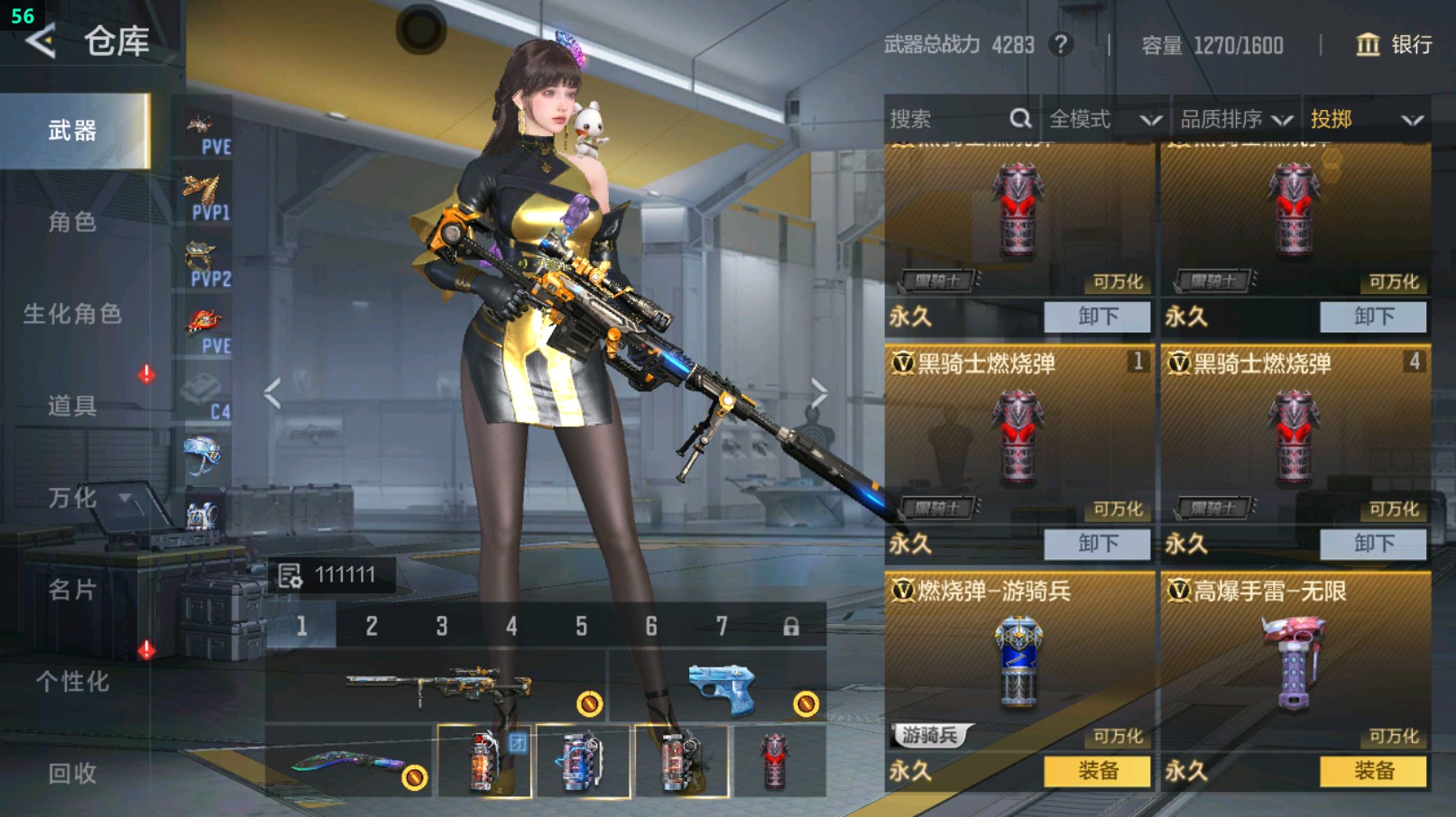Image resolution: width=1456 pixels, height=817 pixels.
Task: Click the 搜索 search field
Action: (x=947, y=119)
